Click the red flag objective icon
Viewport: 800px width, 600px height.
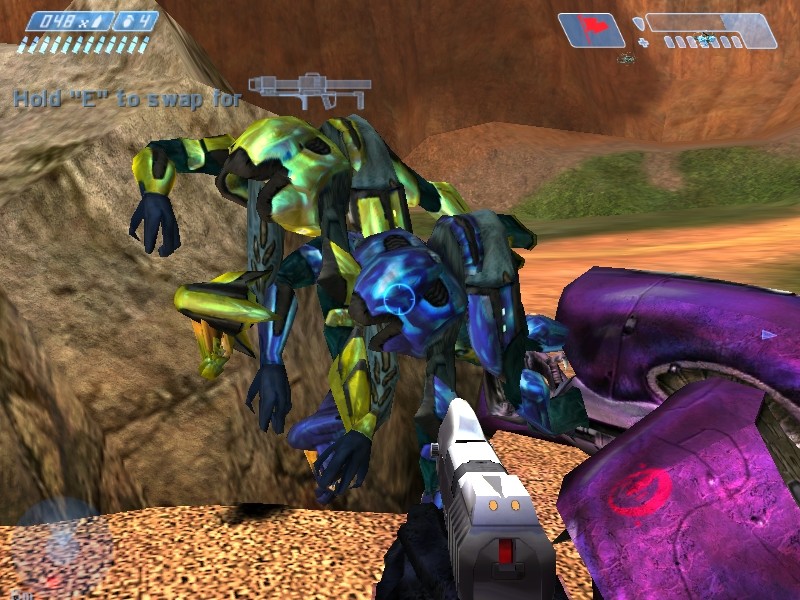(x=591, y=29)
